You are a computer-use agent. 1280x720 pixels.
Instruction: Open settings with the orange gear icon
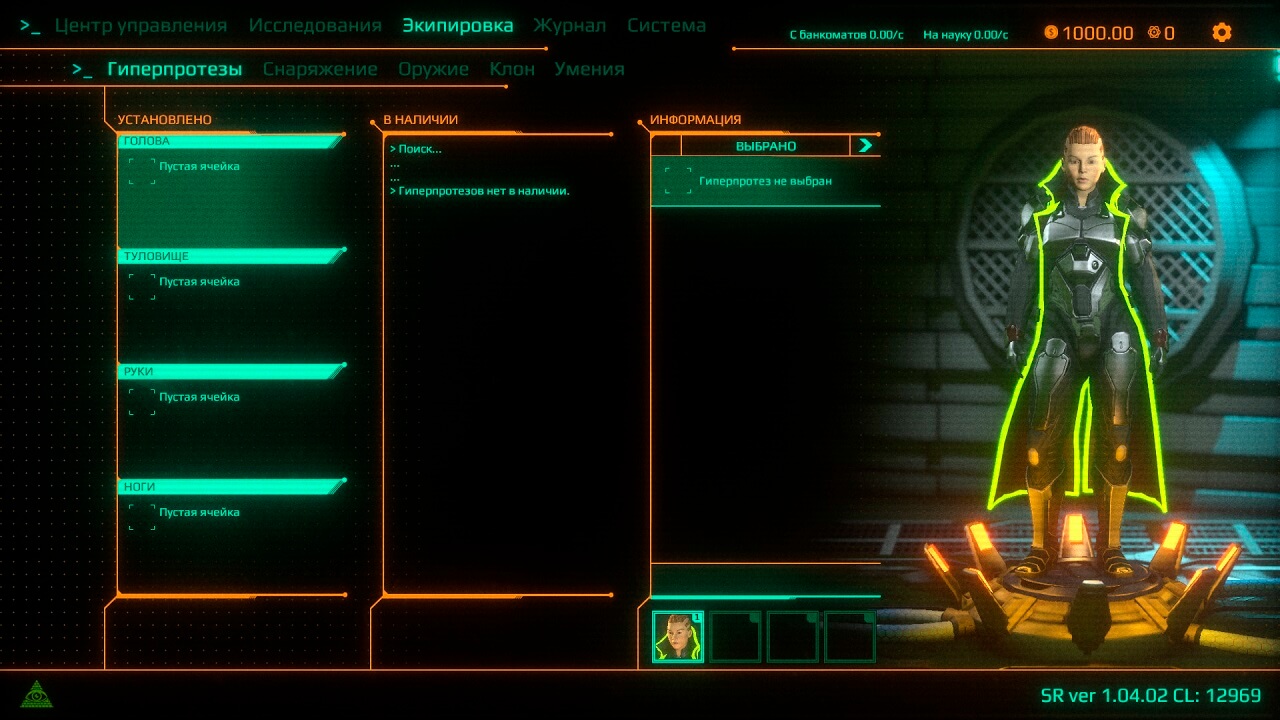(x=1221, y=32)
